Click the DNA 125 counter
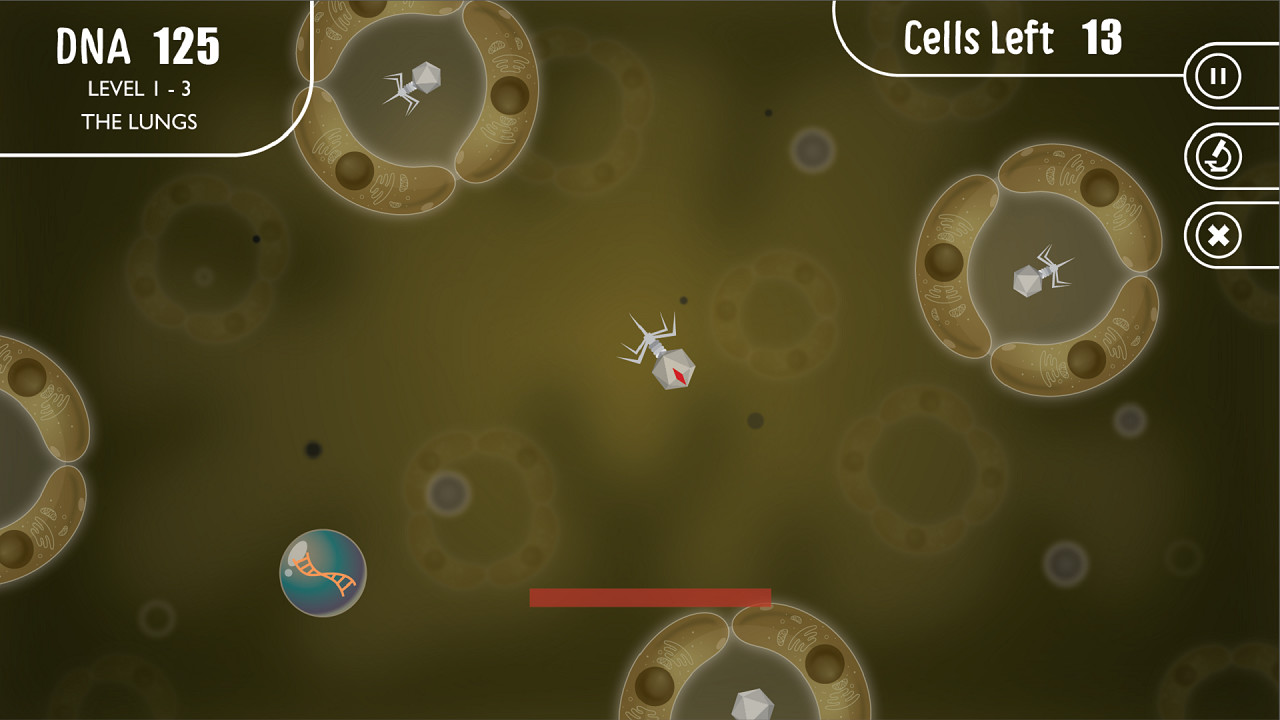The width and height of the screenshot is (1280, 720). (x=140, y=44)
